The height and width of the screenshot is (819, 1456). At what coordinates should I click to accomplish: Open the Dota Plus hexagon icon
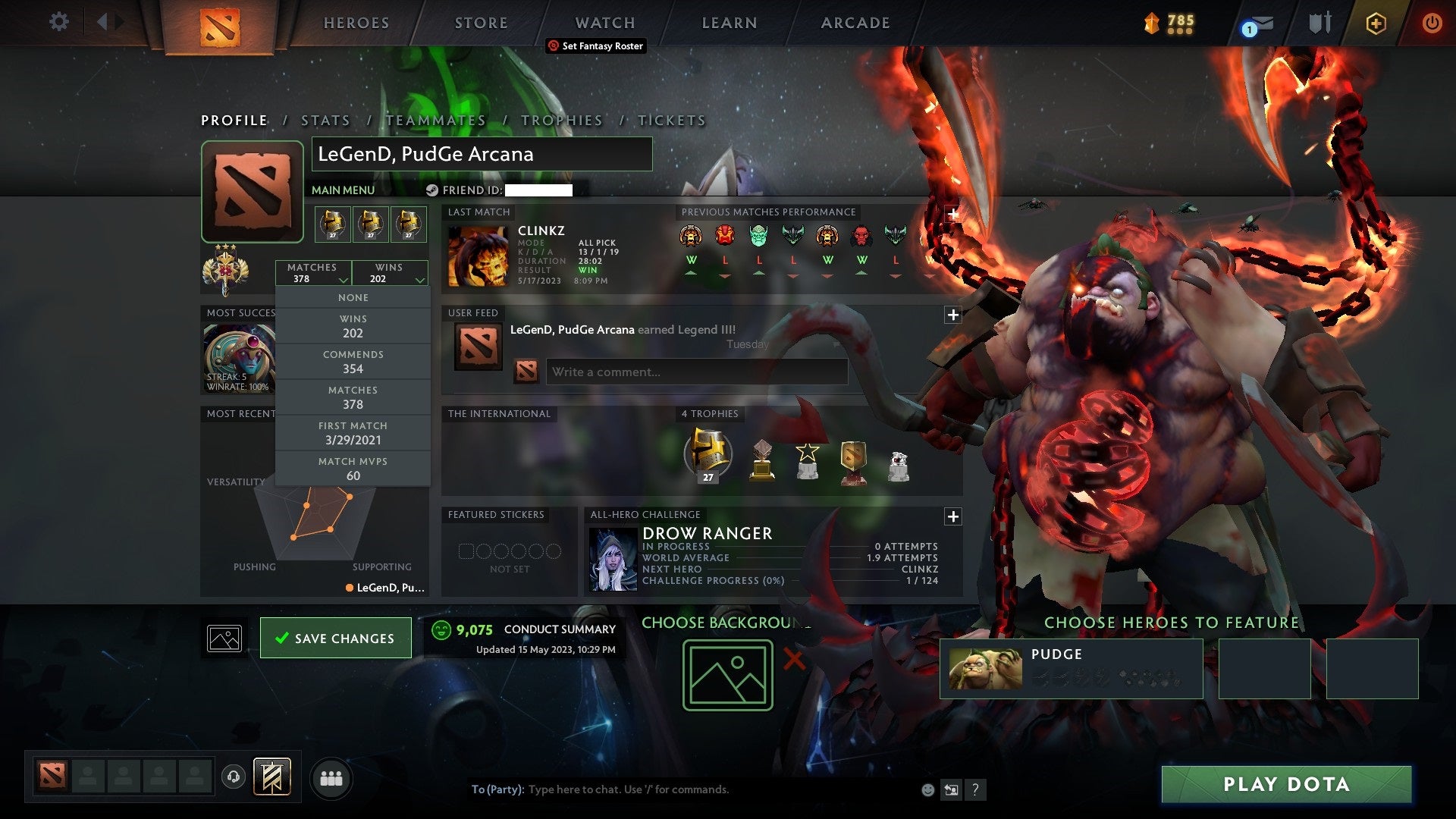(x=1376, y=23)
